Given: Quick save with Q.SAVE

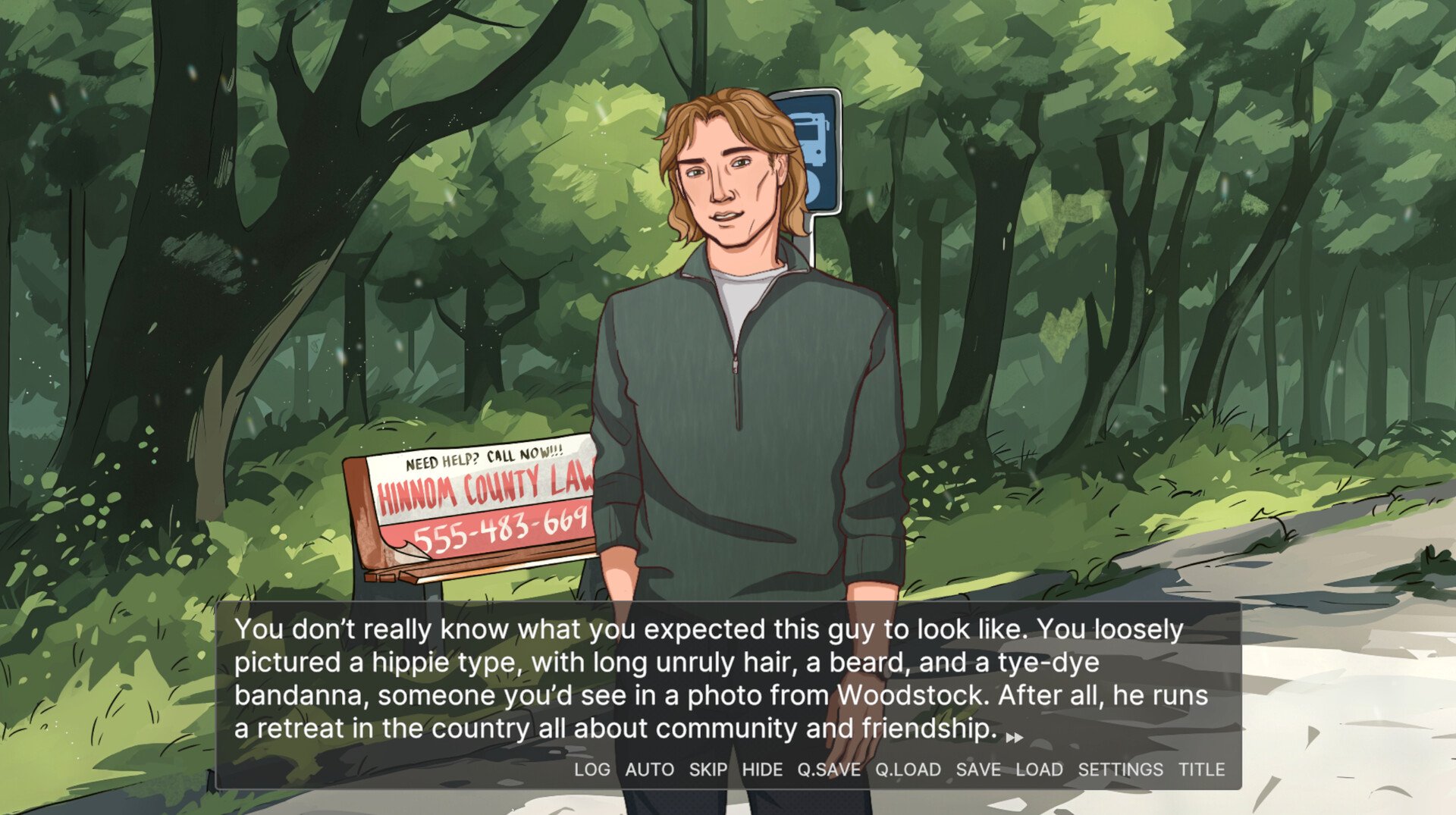Looking at the screenshot, I should click(x=829, y=770).
